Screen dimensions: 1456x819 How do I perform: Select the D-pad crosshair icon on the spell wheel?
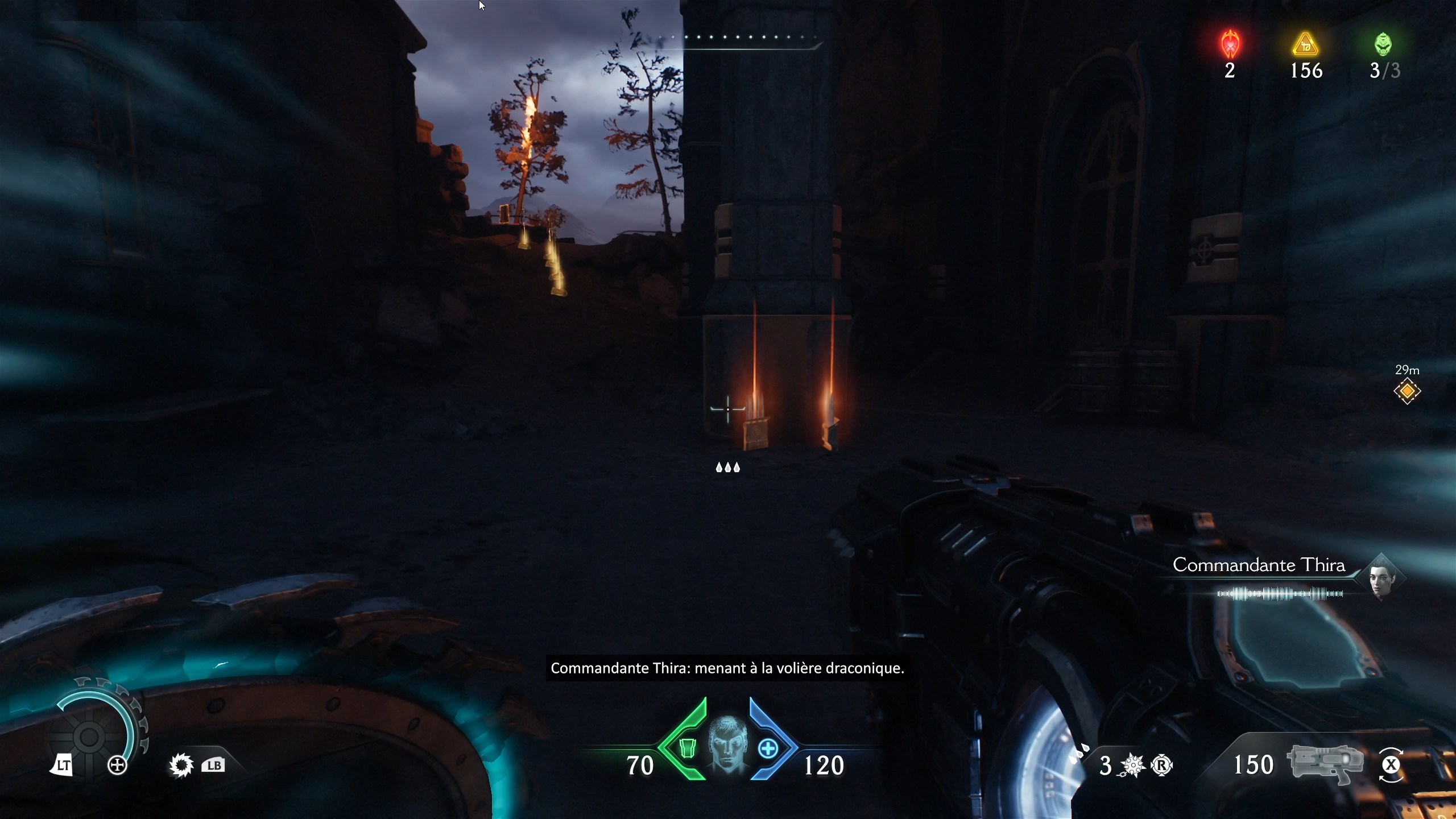pyautogui.click(x=118, y=765)
